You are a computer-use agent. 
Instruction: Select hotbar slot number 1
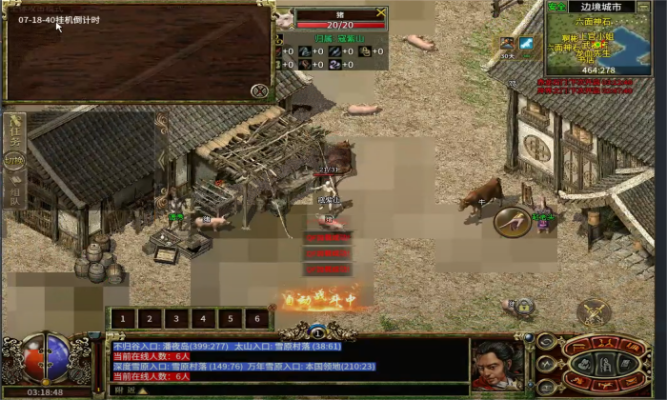tap(121, 319)
